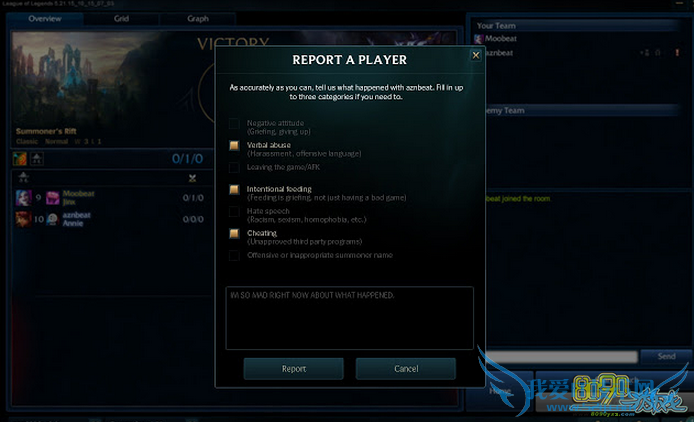Uncheck the Verbal abuse category

234,146
